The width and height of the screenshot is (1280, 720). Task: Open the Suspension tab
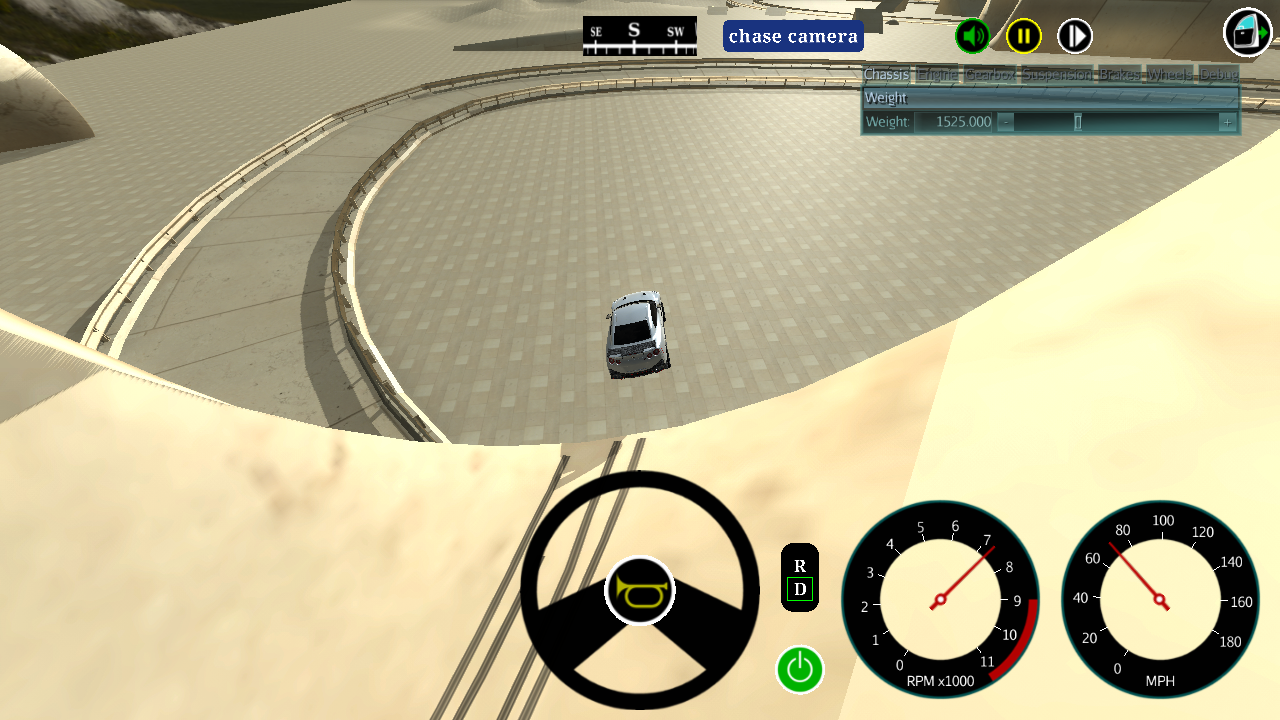coord(1057,75)
